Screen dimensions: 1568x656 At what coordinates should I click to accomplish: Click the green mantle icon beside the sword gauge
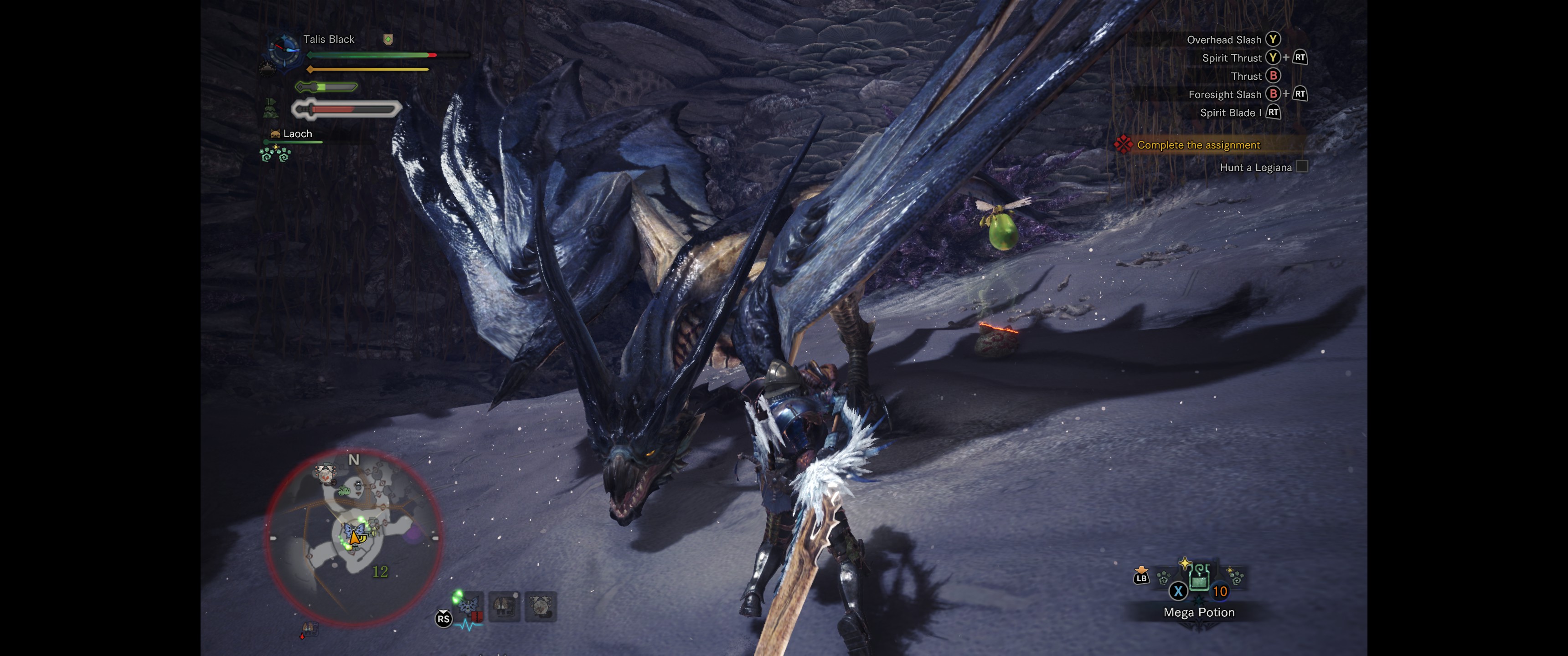(x=270, y=109)
